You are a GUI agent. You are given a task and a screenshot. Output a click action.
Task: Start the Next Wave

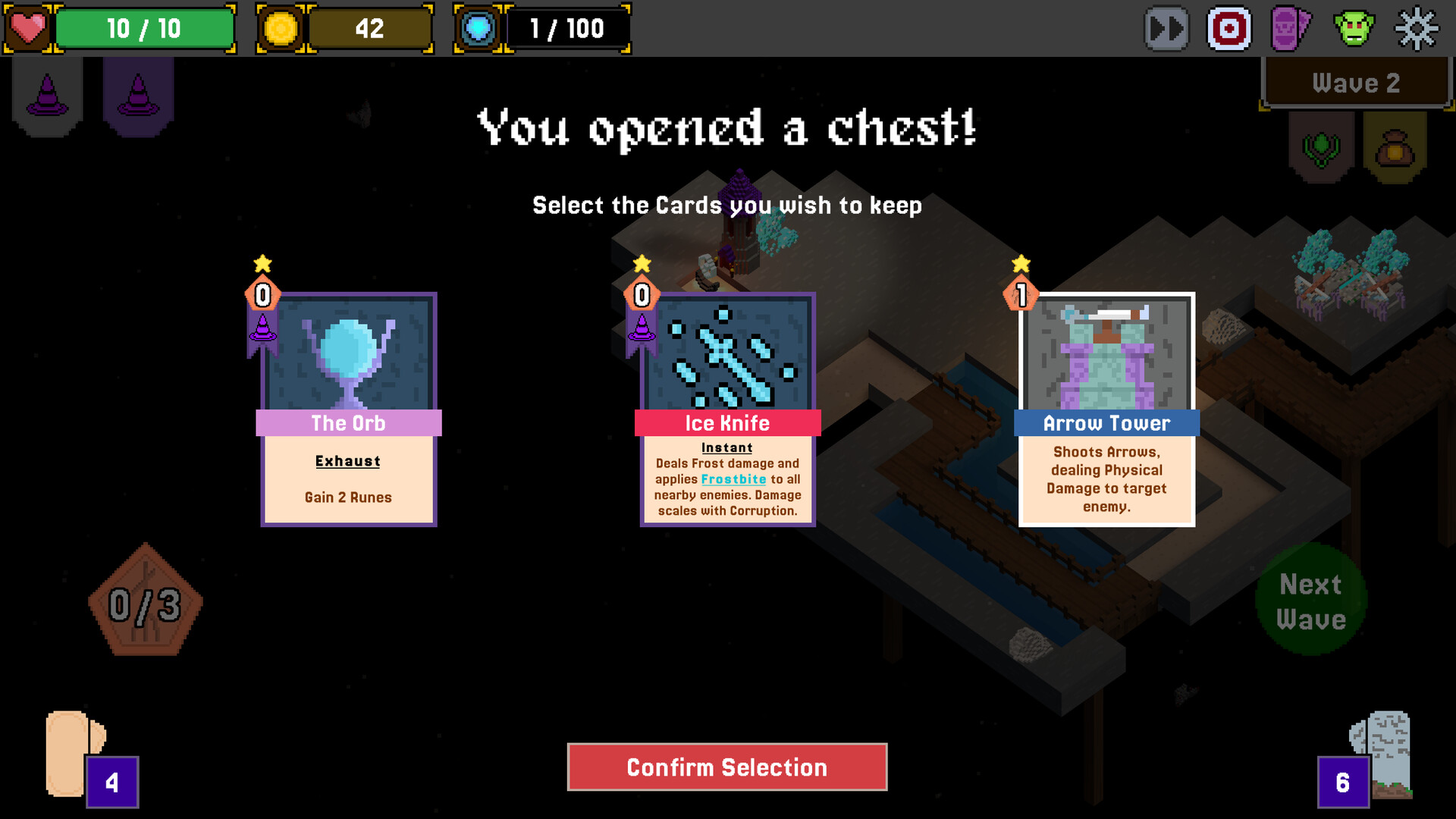pos(1311,601)
